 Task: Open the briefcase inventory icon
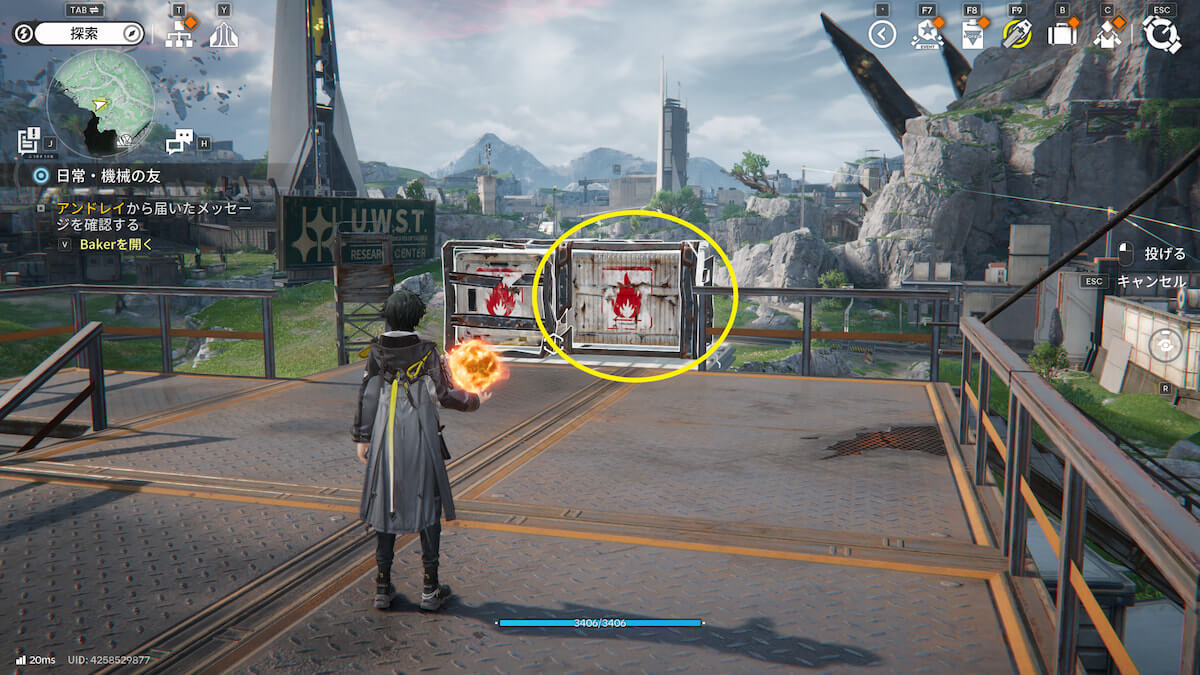click(x=1062, y=35)
